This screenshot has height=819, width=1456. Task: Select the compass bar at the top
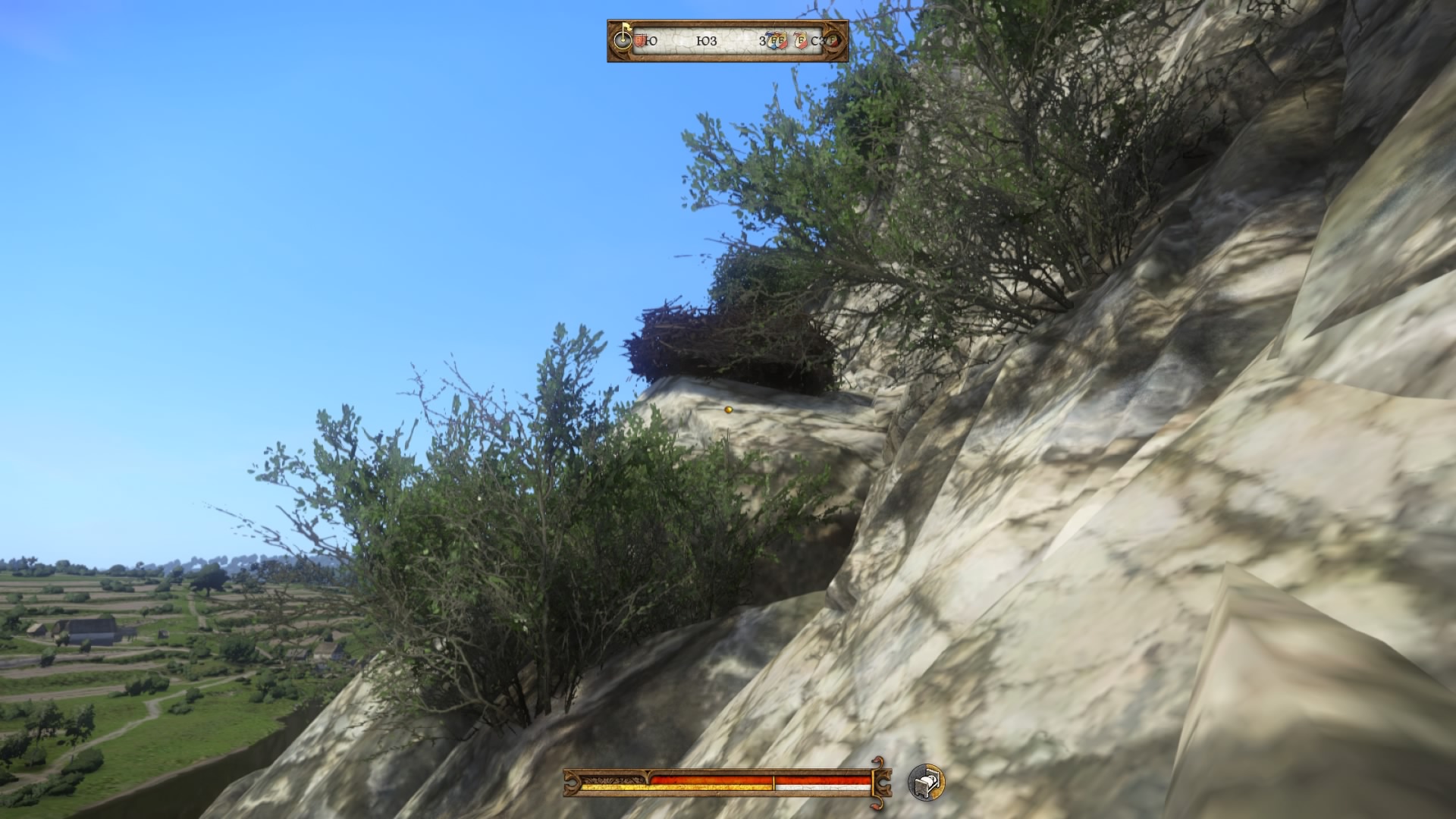pos(727,41)
